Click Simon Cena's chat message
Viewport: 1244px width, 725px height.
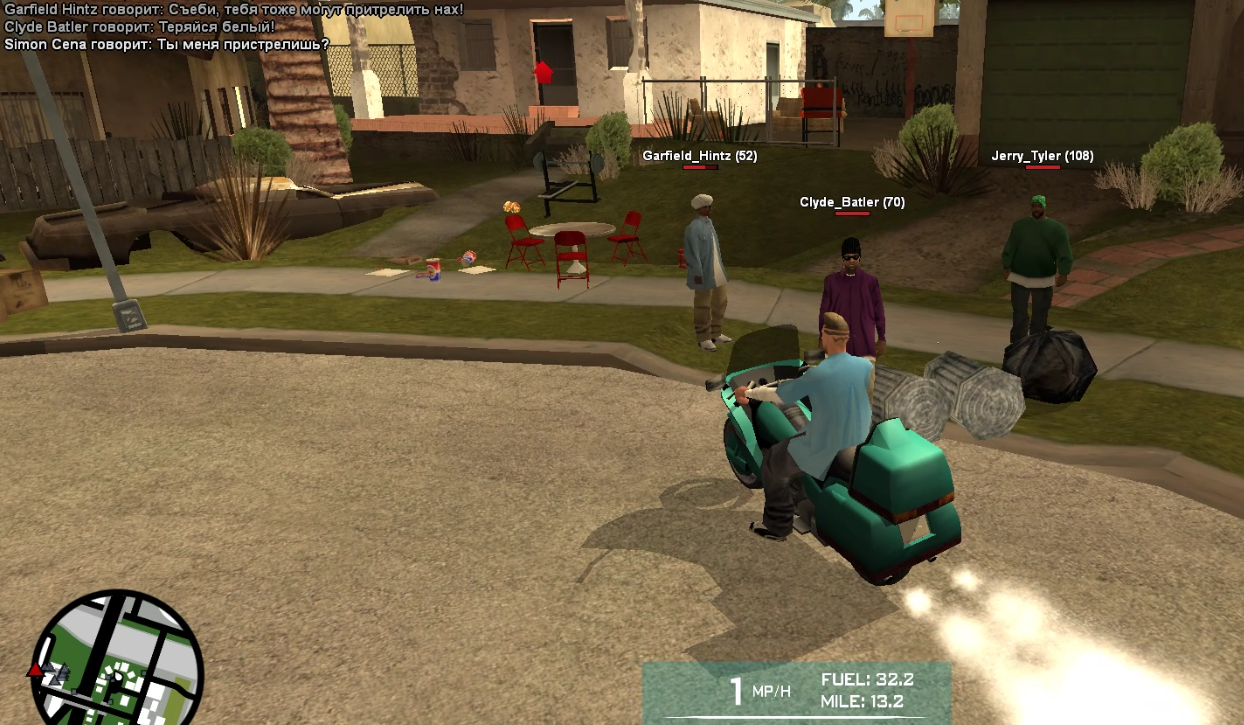tap(167, 44)
